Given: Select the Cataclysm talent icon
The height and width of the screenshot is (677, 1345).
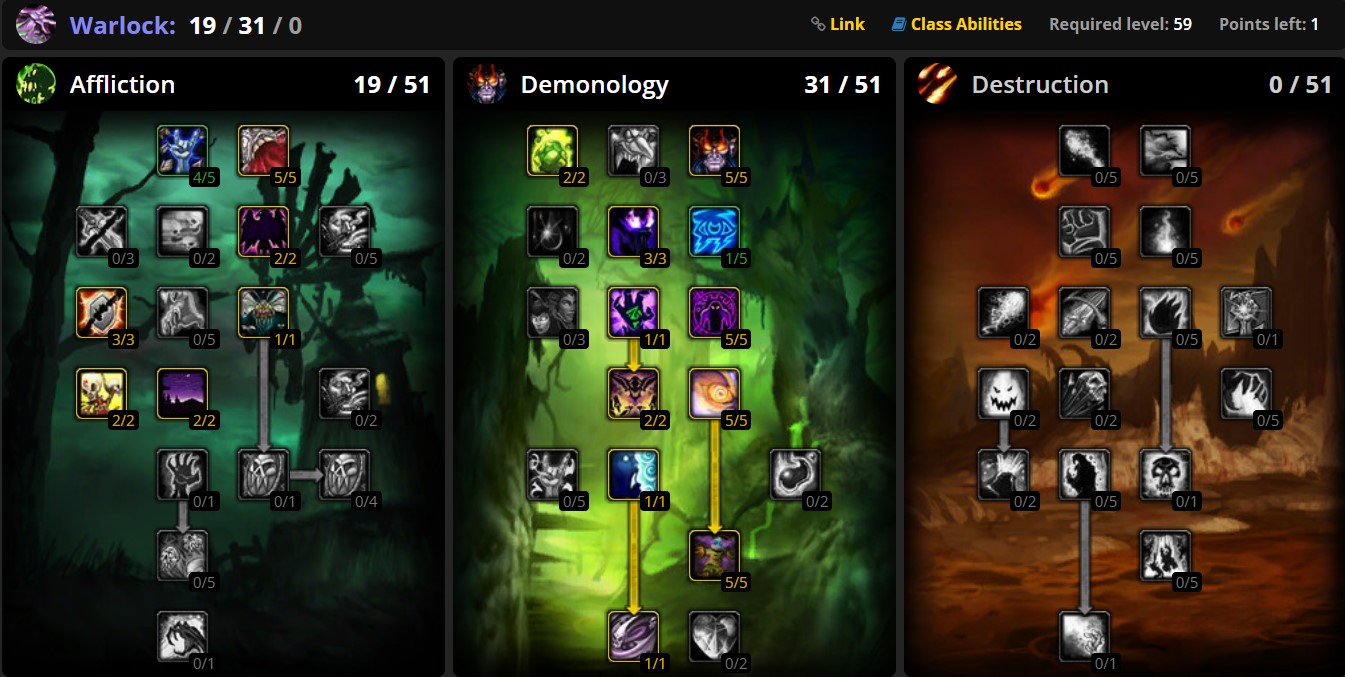Looking at the screenshot, I should click(x=1165, y=150).
